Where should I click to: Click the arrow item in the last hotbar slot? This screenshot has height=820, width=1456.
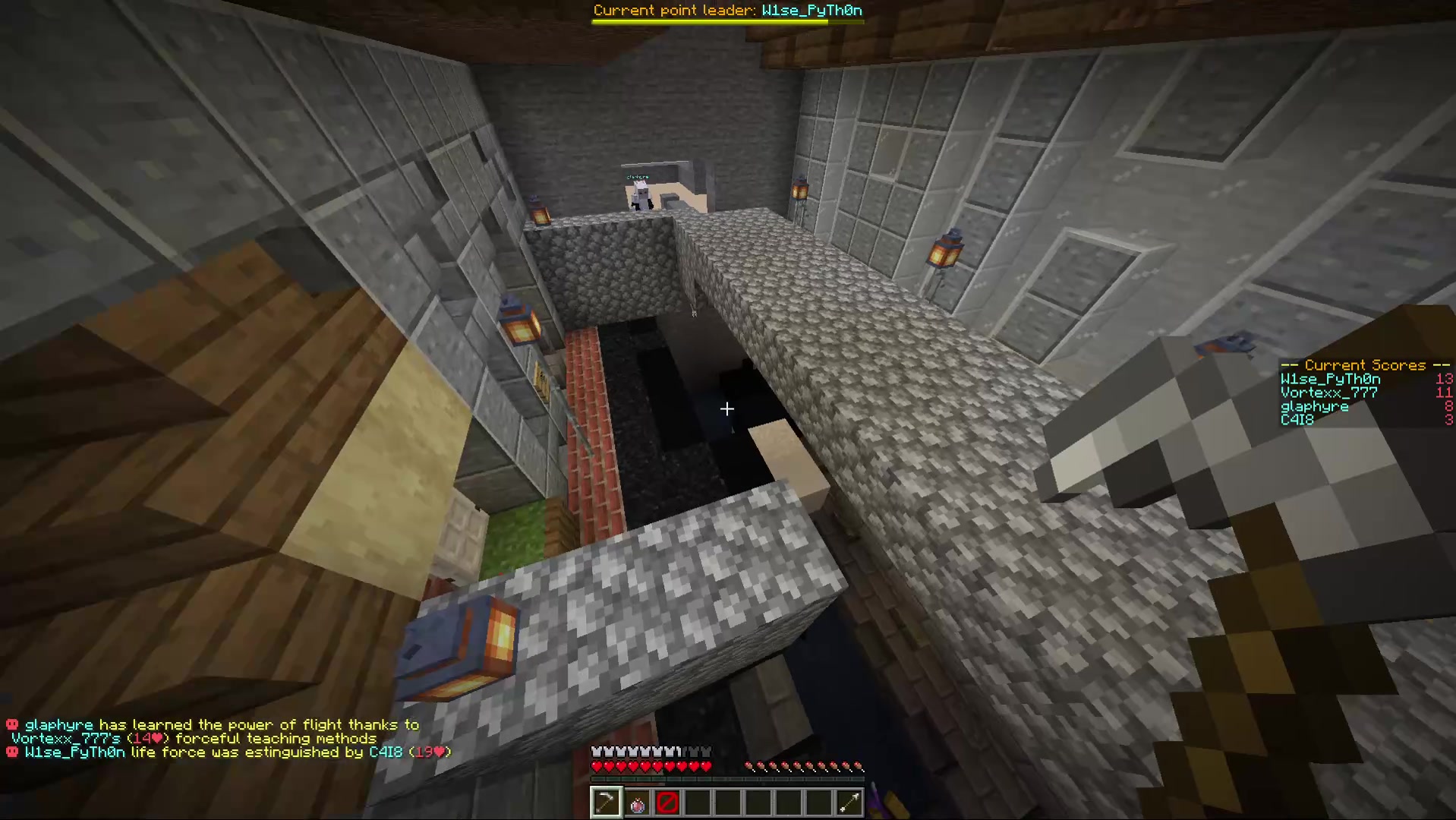pos(849,803)
